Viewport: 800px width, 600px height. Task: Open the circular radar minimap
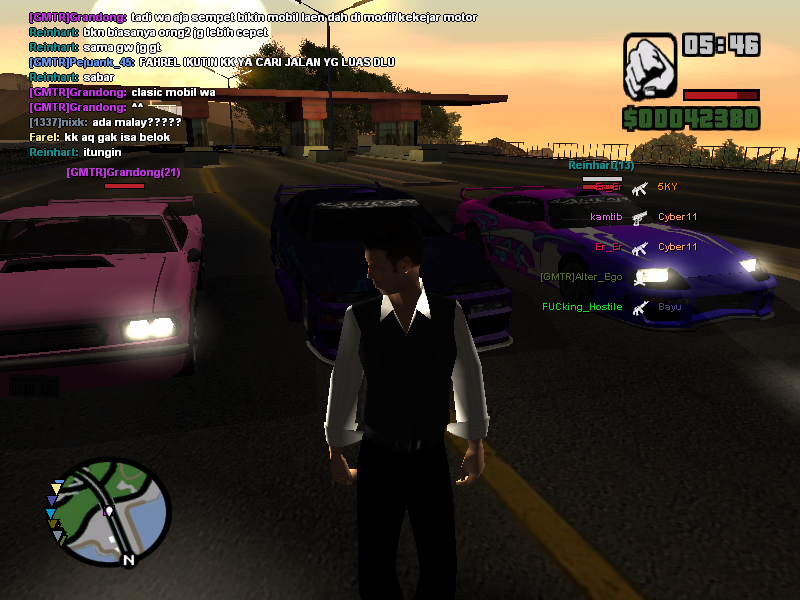click(111, 508)
